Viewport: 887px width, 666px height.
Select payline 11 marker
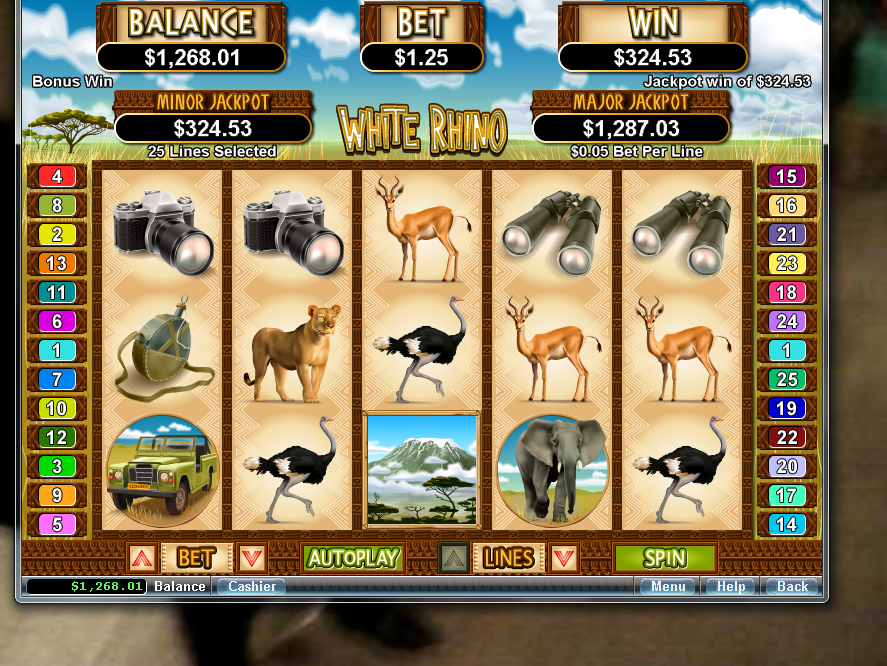point(57,293)
